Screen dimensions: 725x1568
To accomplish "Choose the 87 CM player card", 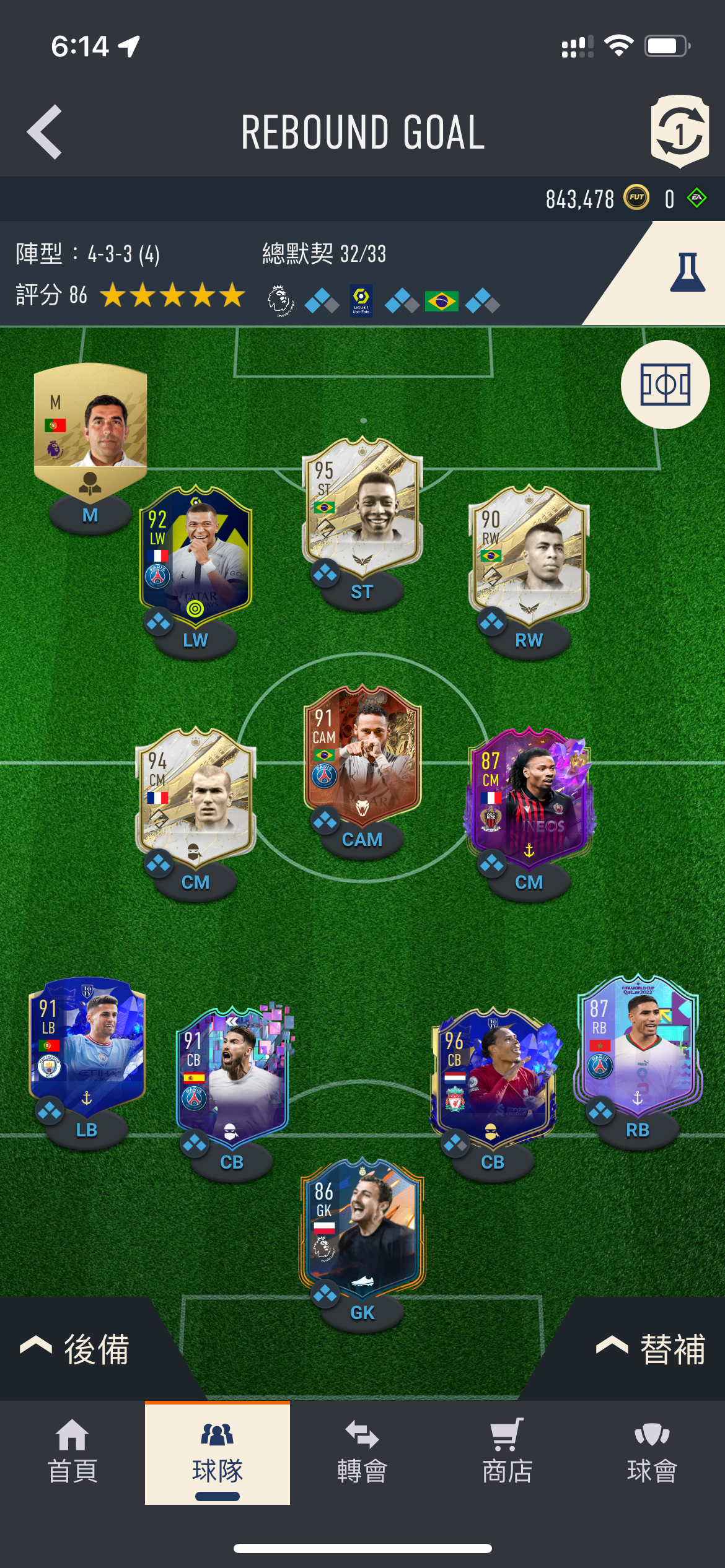I will pyautogui.click(x=529, y=796).
